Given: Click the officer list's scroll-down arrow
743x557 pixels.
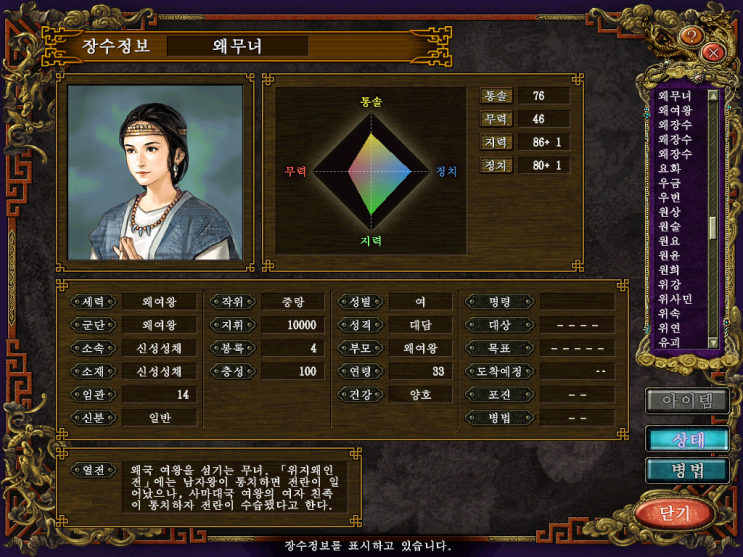Looking at the screenshot, I should tap(713, 342).
